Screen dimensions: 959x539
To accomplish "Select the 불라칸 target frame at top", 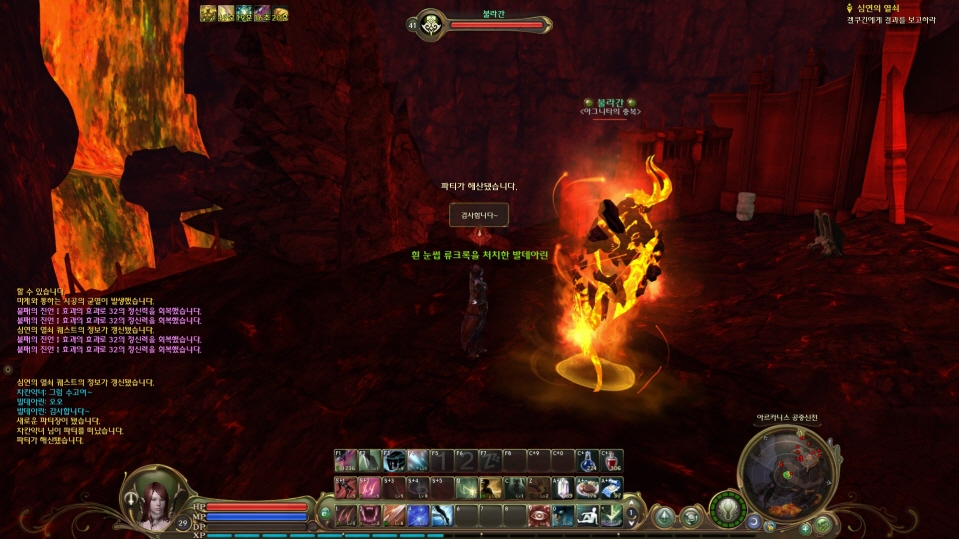I will click(x=480, y=24).
